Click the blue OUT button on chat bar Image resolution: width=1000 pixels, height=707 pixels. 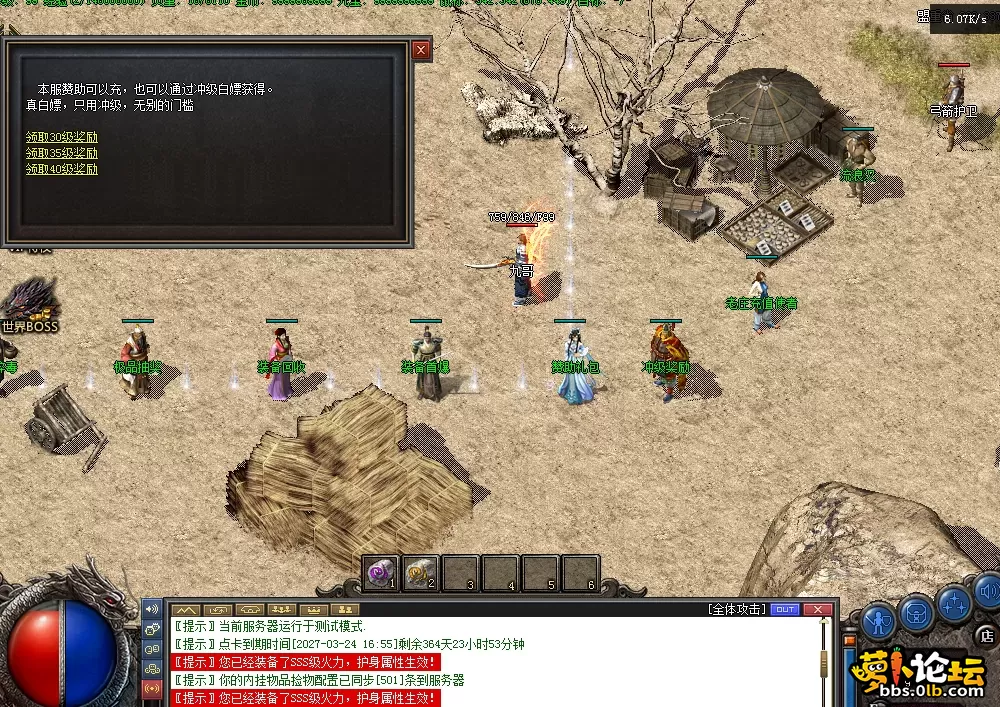point(785,609)
